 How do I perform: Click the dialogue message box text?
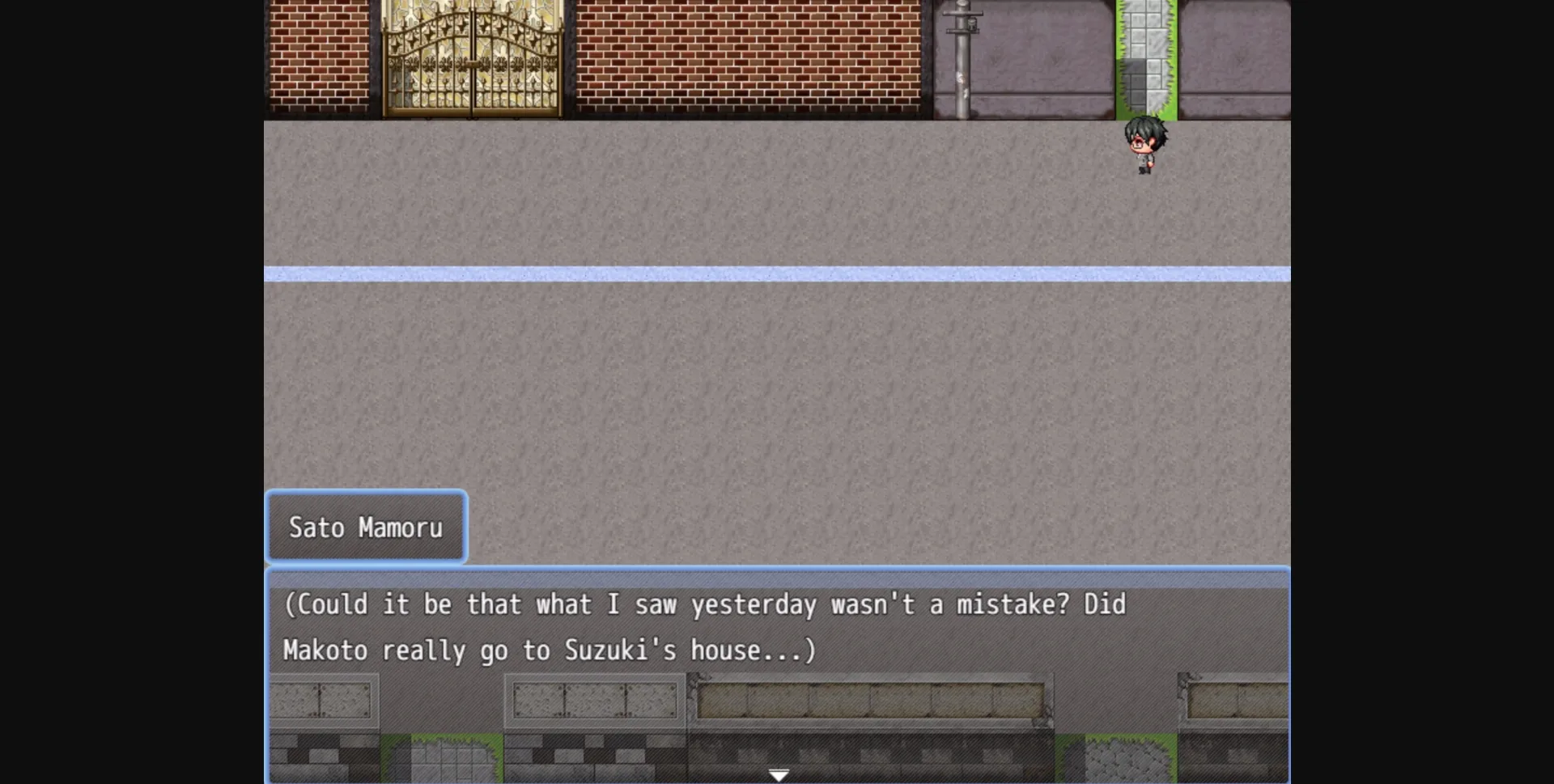tap(704, 627)
